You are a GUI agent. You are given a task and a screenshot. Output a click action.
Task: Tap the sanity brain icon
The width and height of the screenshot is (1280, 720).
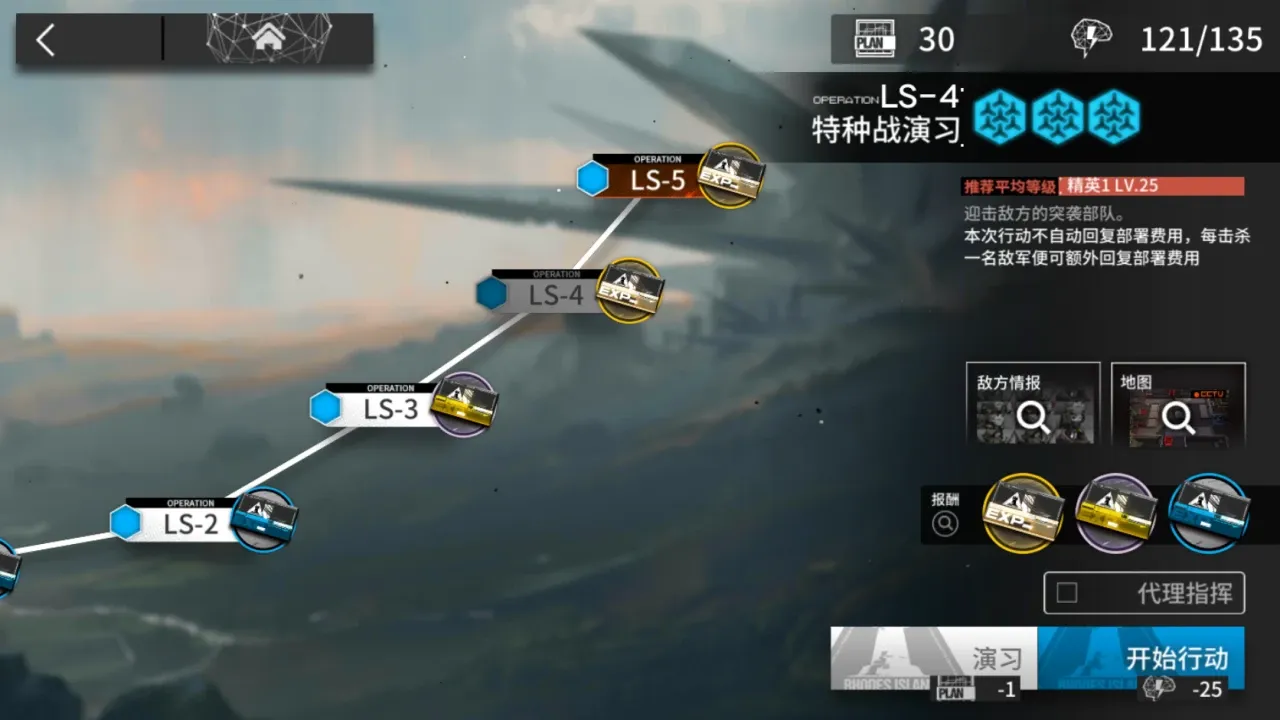1091,39
